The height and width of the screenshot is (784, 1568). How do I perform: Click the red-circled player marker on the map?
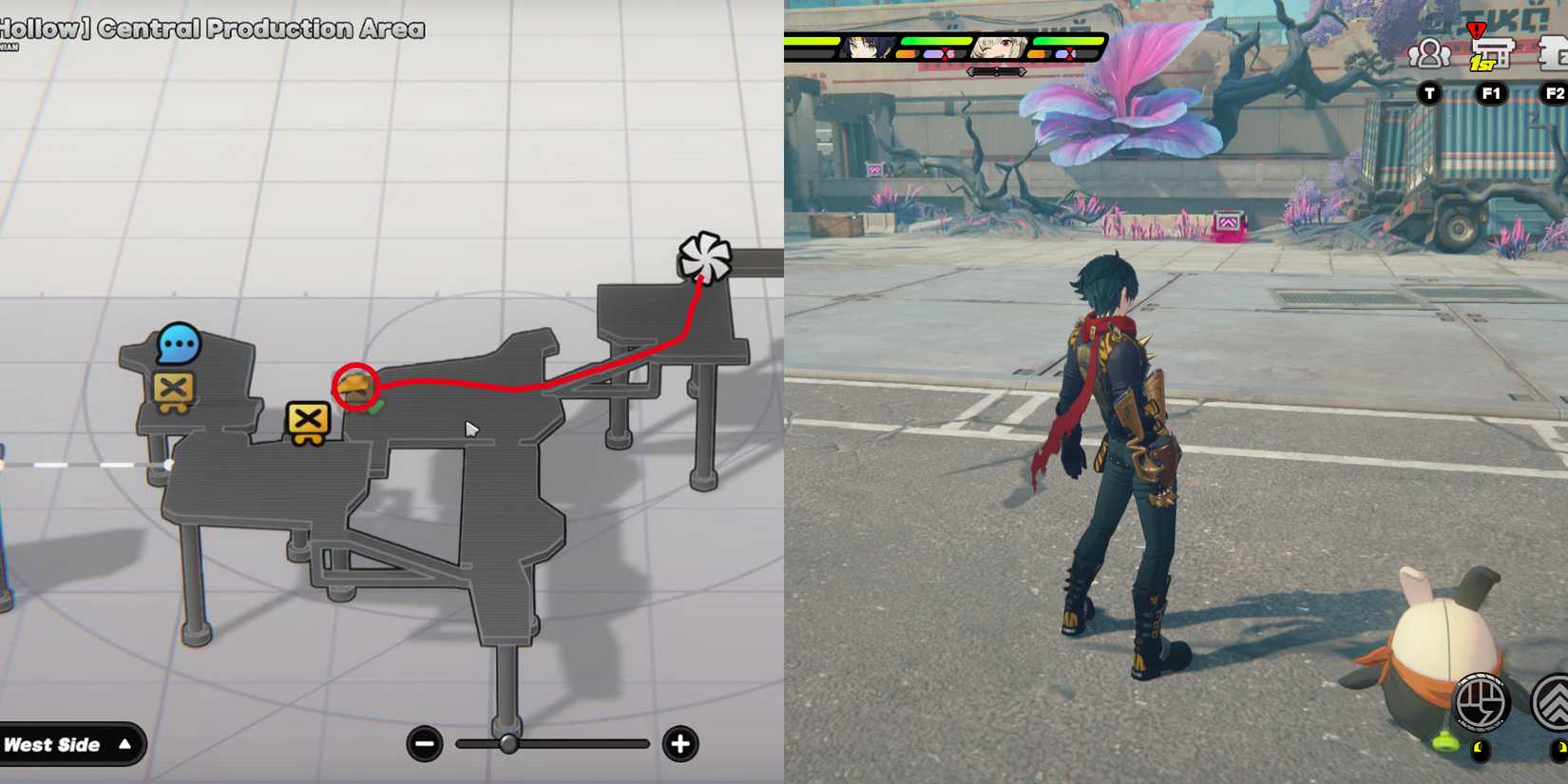click(x=355, y=386)
